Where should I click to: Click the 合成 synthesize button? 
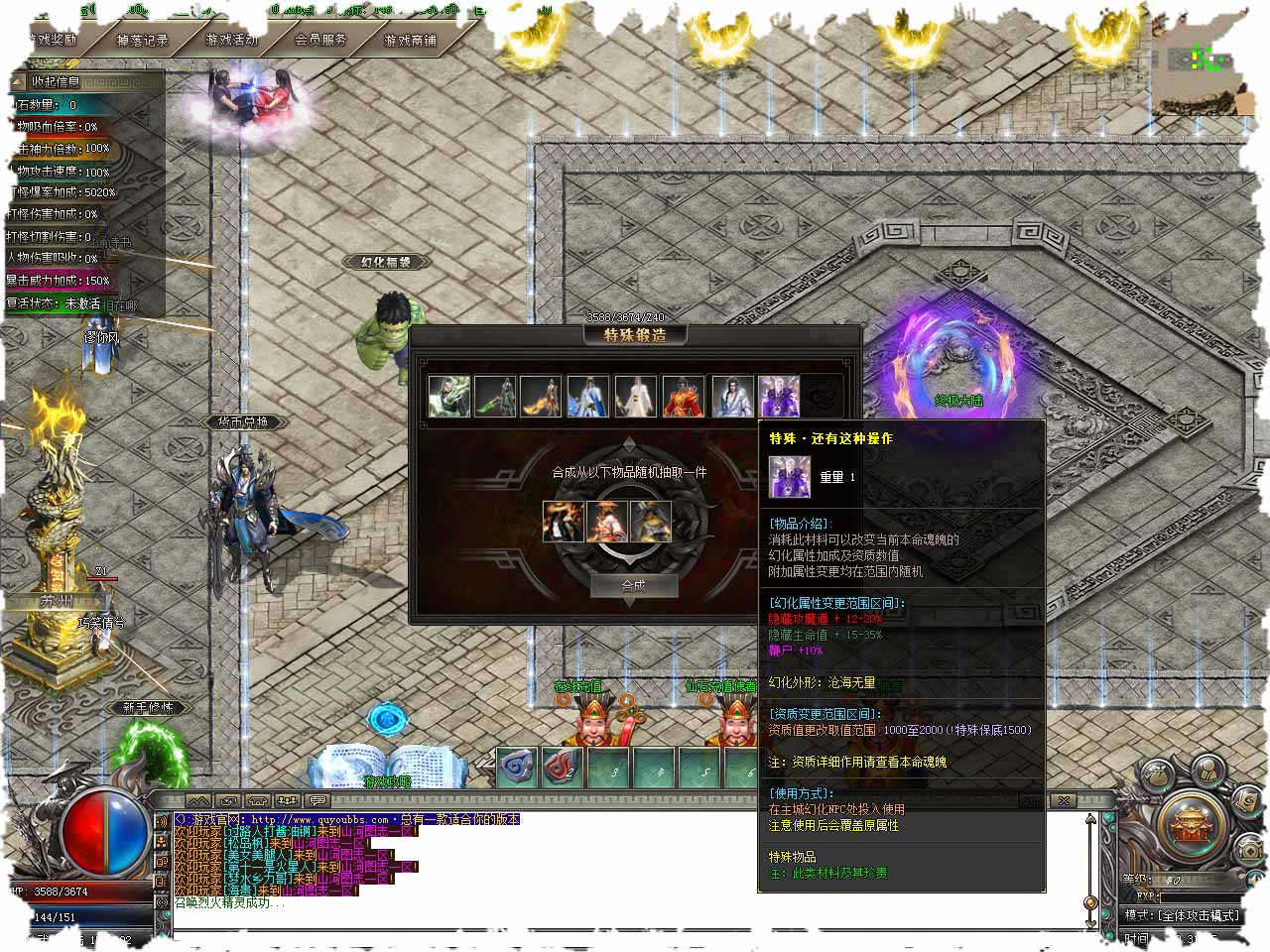tap(633, 585)
